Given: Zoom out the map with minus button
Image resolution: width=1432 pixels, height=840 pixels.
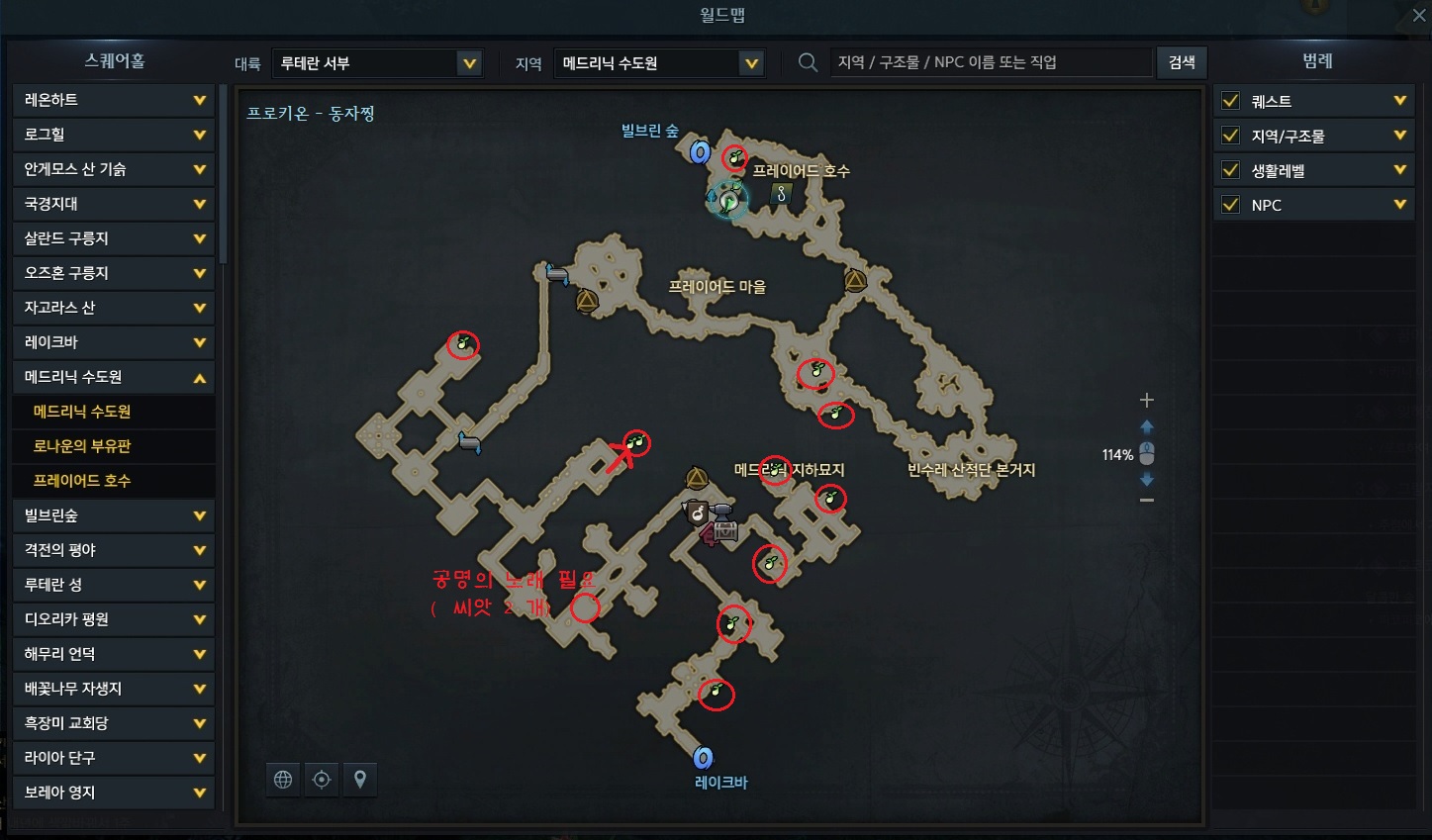Looking at the screenshot, I should pyautogui.click(x=1147, y=501).
